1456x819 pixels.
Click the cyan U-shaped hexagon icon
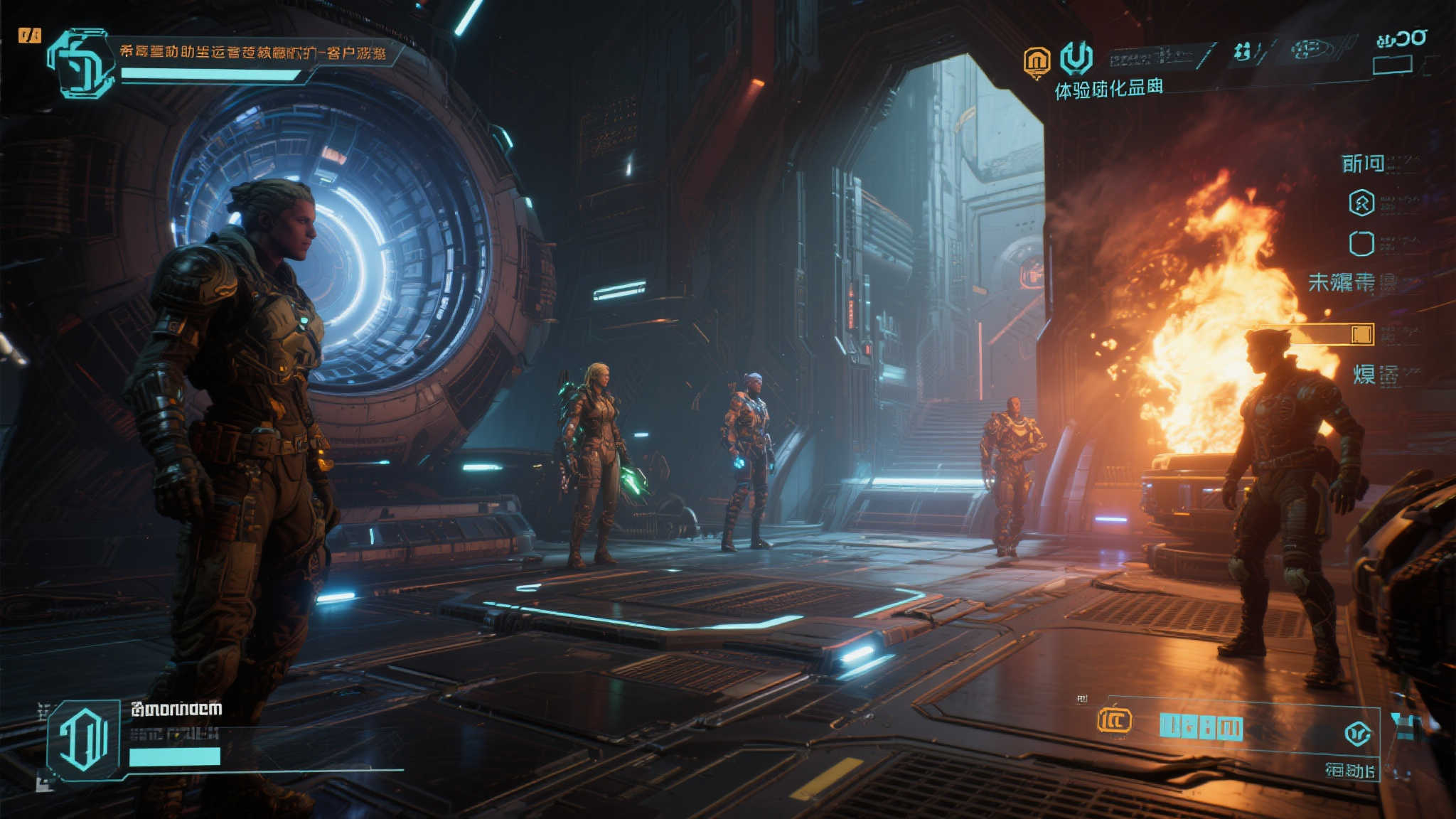tap(1076, 57)
